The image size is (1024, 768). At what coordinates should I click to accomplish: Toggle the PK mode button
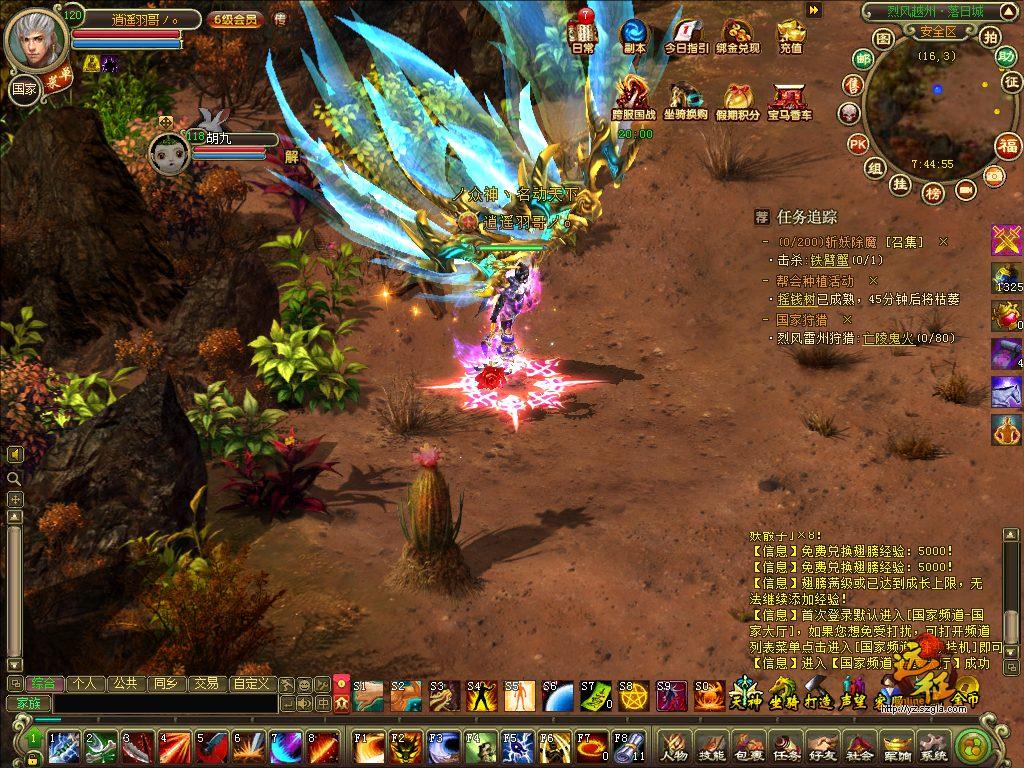[x=857, y=143]
